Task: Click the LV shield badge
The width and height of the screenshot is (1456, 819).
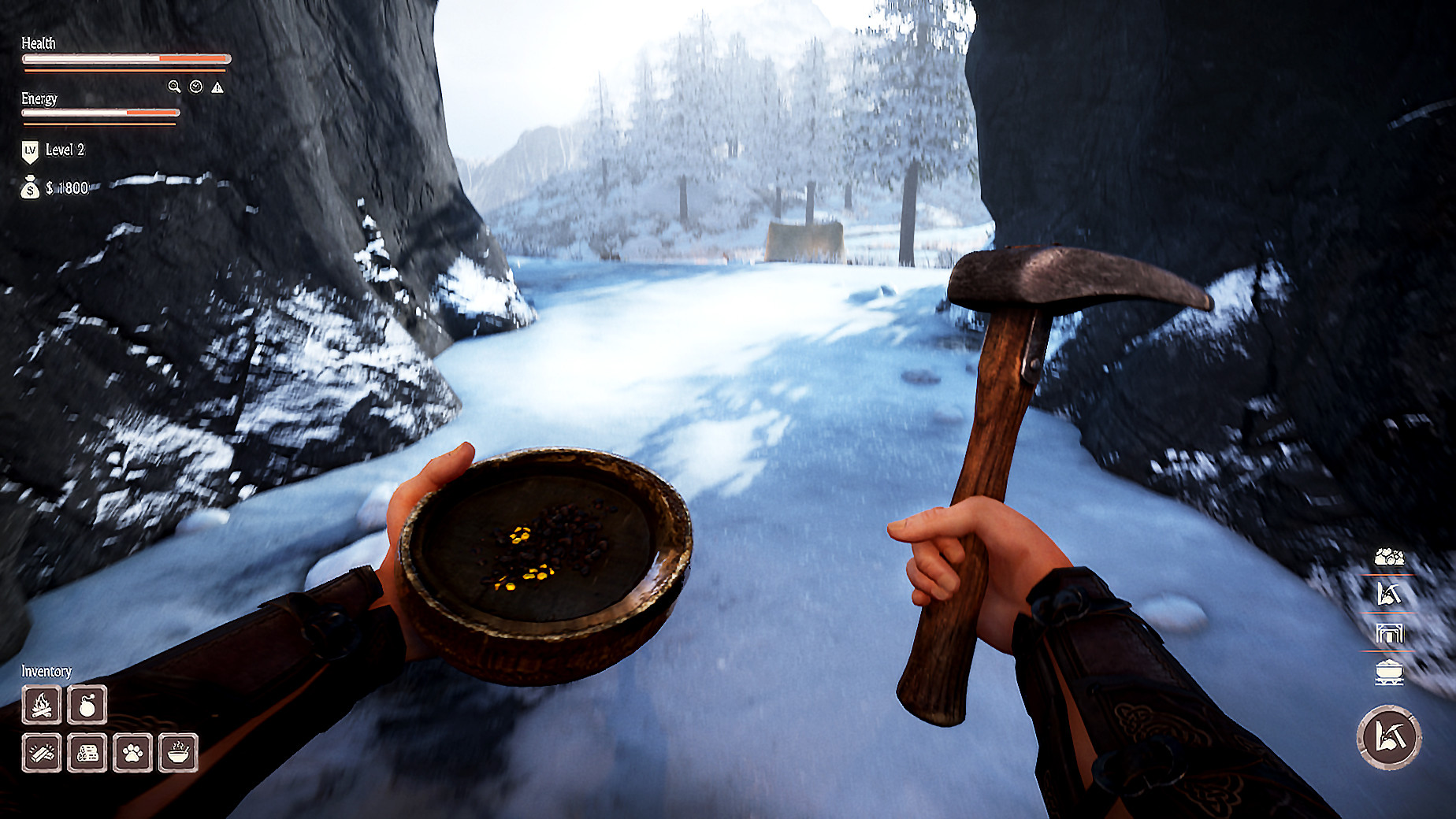Action: 29,148
